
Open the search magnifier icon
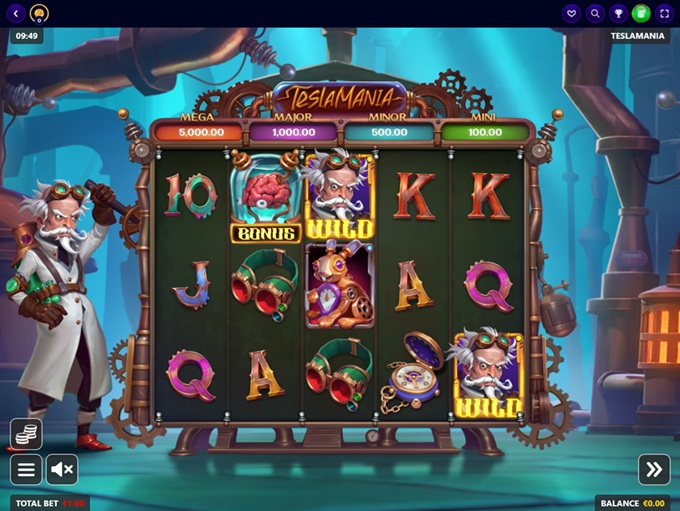[x=595, y=13]
